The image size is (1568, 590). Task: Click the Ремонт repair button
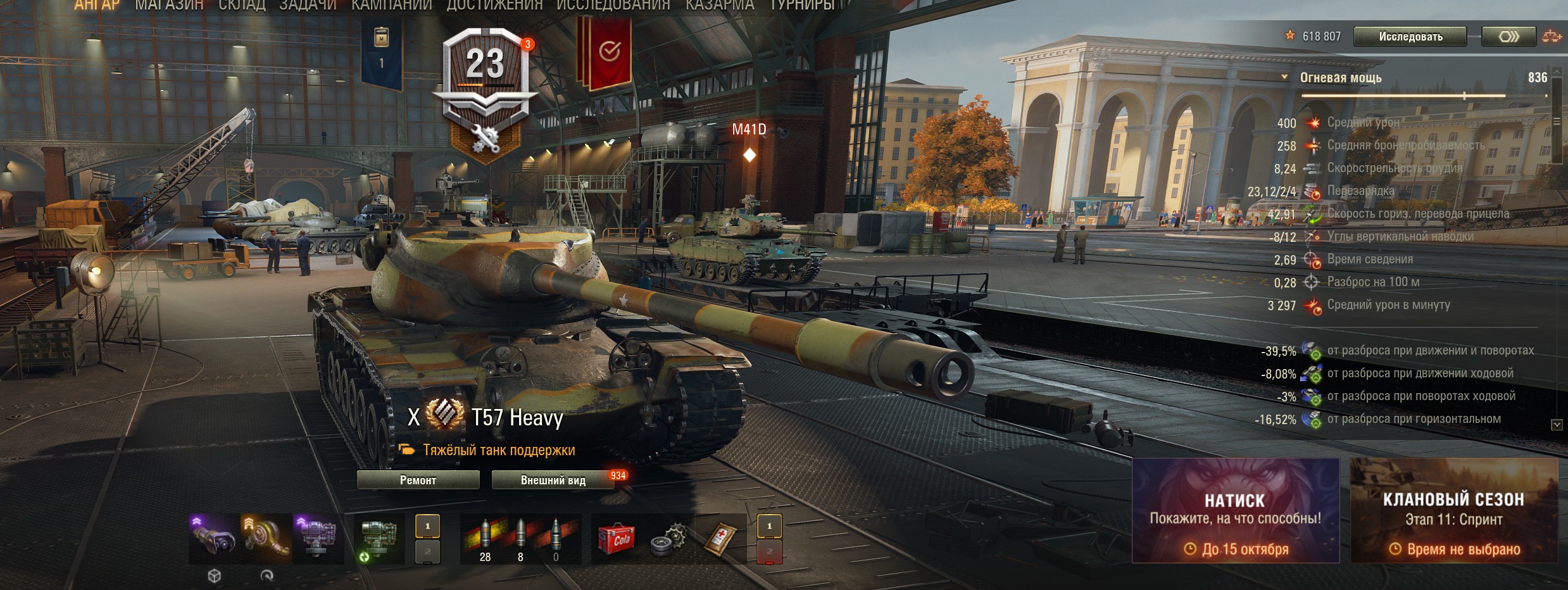(x=418, y=480)
